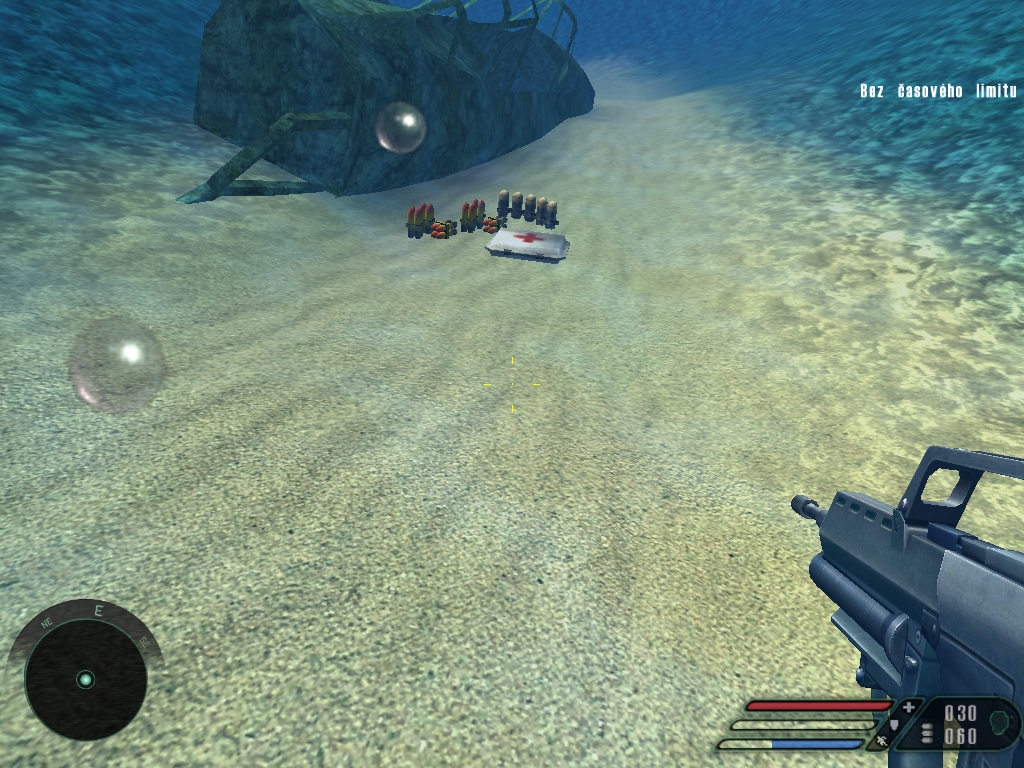Click the stamina swimmer icon
The width and height of the screenshot is (1024, 768).
[x=880, y=741]
